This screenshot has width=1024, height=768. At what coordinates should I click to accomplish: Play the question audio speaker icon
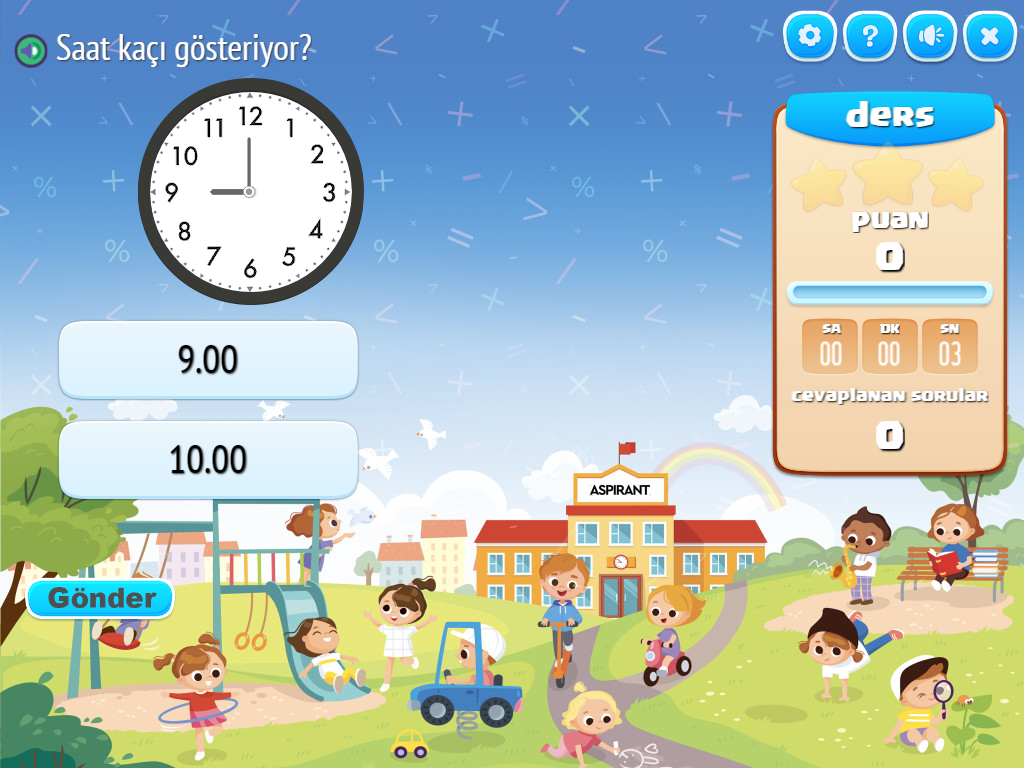(x=31, y=49)
